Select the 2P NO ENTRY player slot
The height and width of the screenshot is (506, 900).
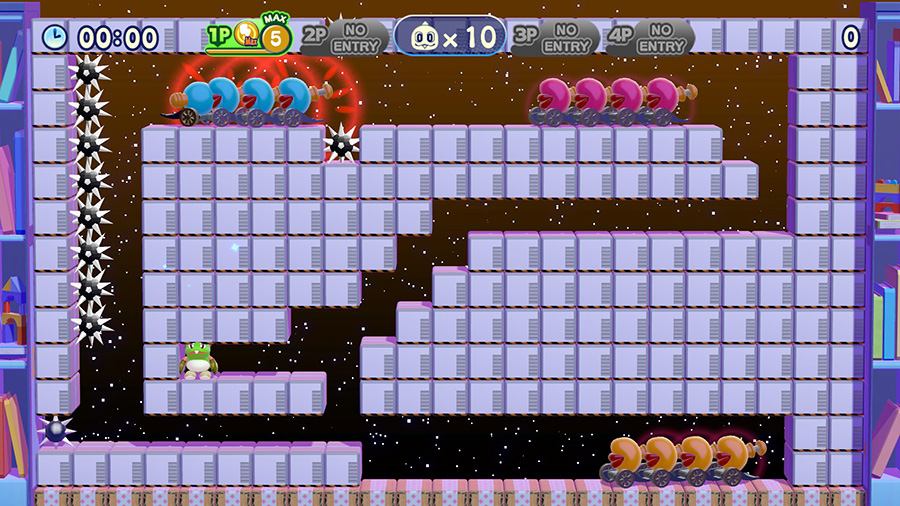(x=344, y=37)
